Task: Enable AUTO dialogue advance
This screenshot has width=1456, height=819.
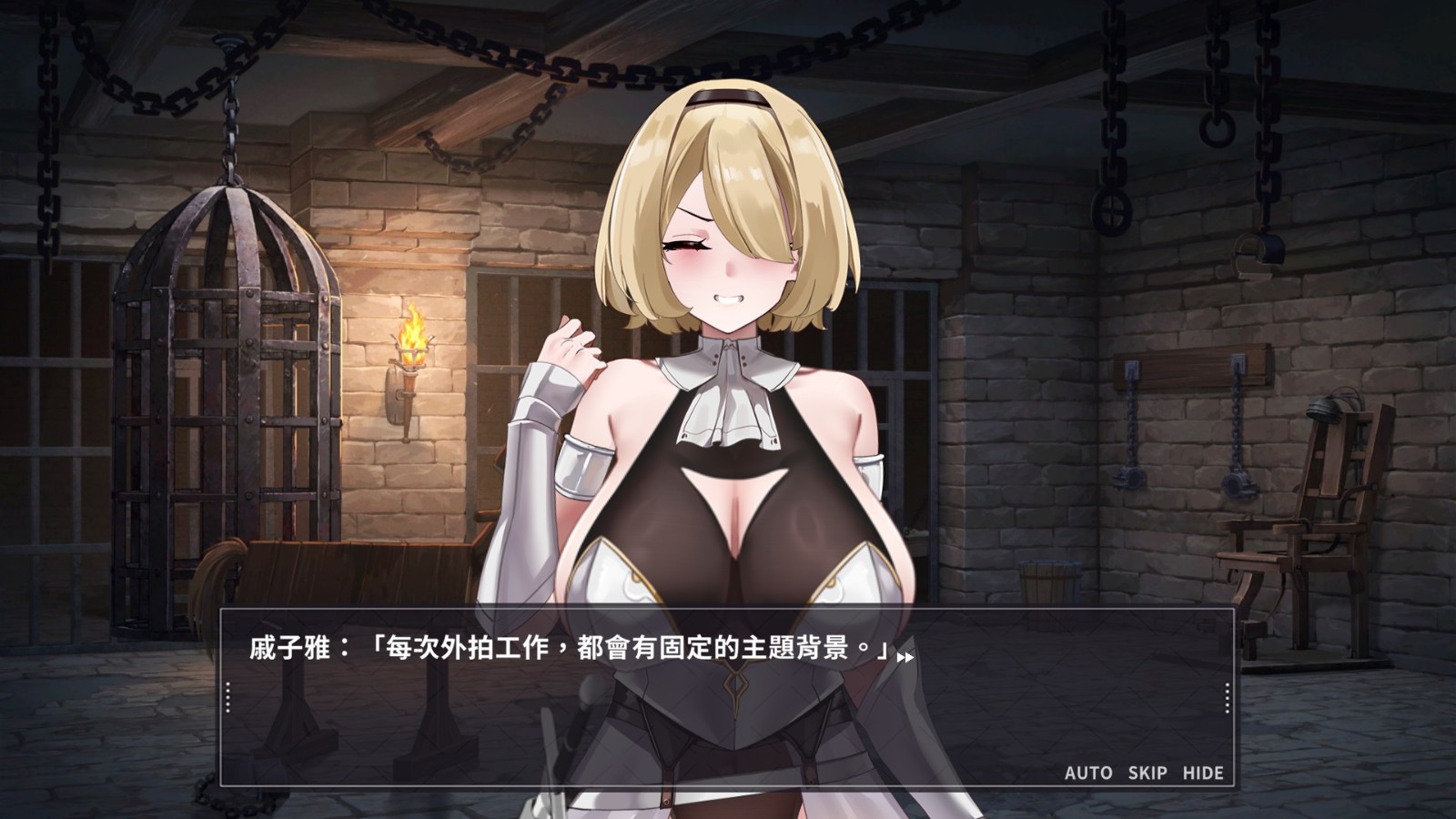Action: click(x=1088, y=773)
